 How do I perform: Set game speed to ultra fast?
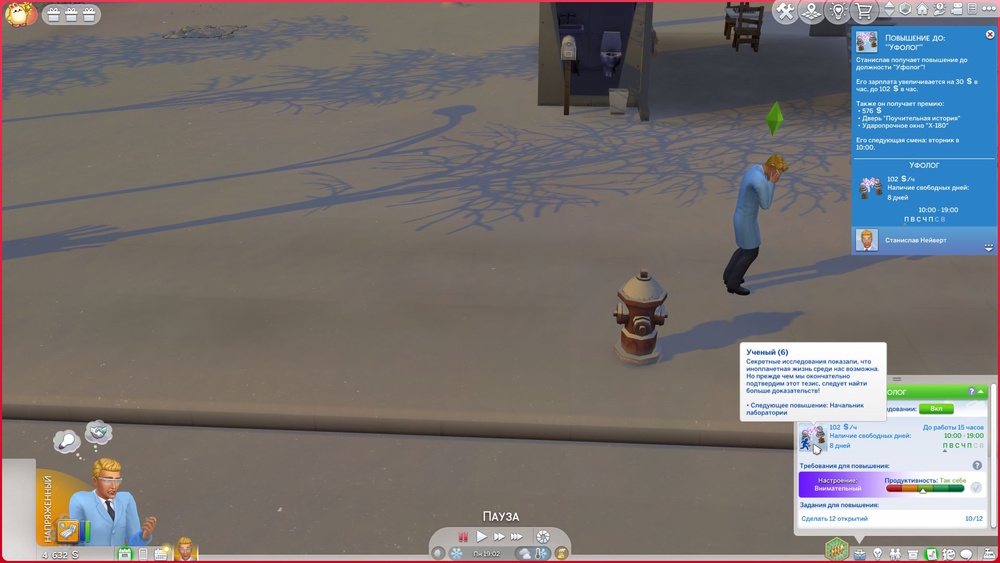518,537
